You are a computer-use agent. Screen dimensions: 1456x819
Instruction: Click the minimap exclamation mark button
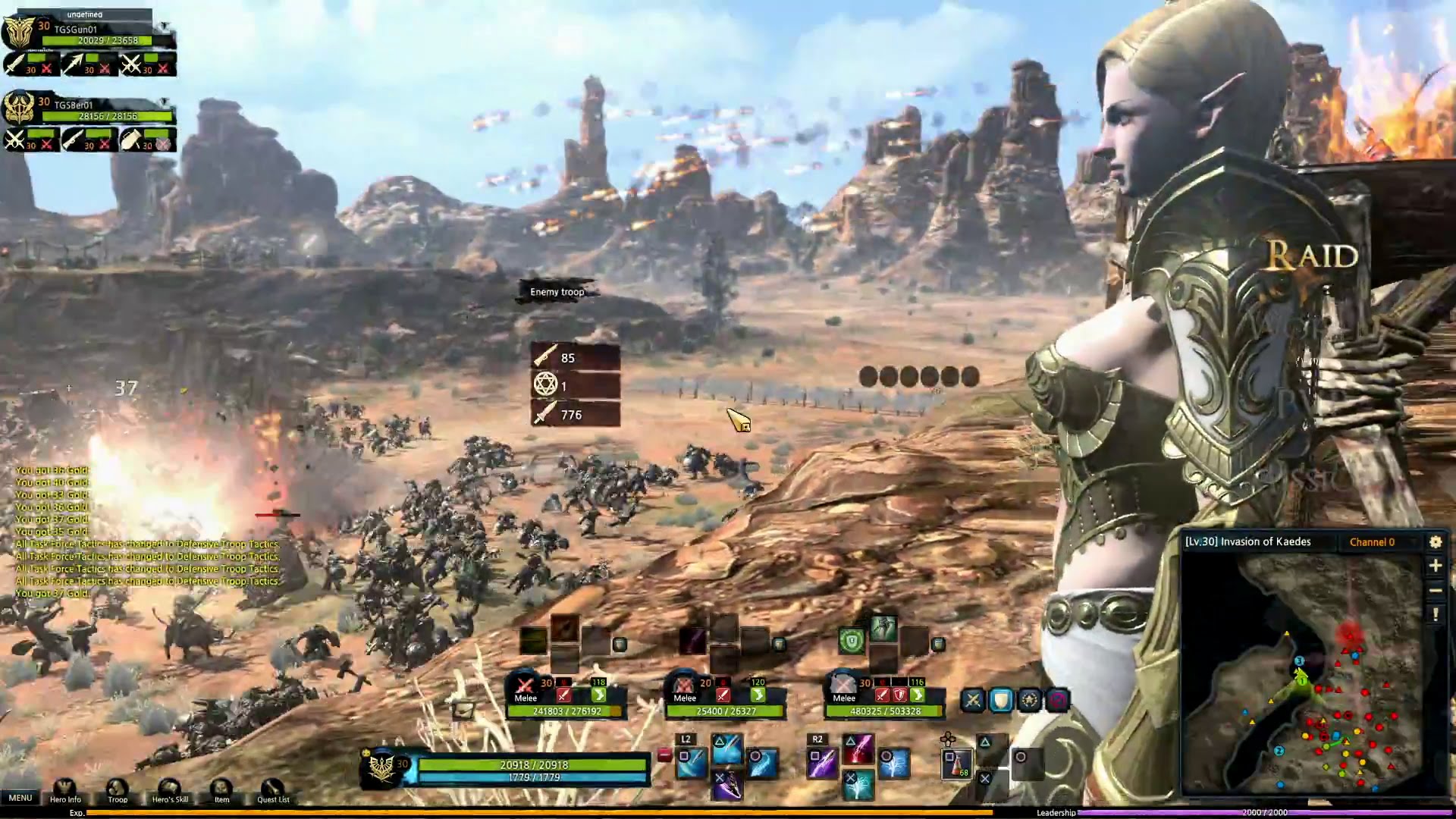(1435, 614)
